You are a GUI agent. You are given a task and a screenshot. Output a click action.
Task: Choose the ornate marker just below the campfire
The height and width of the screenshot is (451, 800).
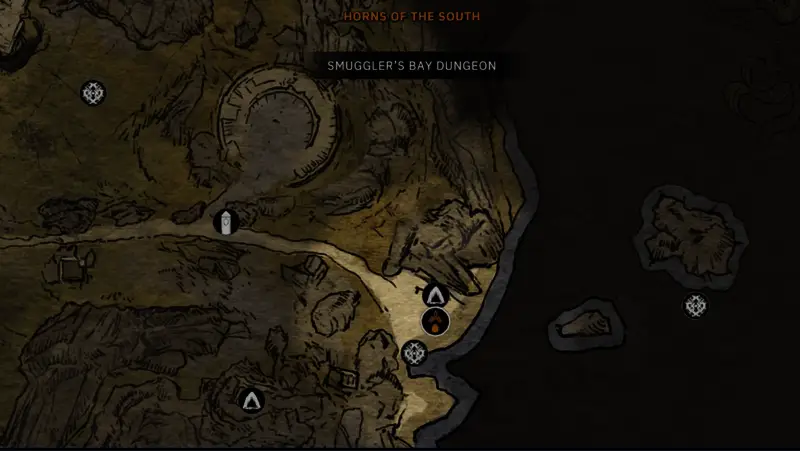414,352
